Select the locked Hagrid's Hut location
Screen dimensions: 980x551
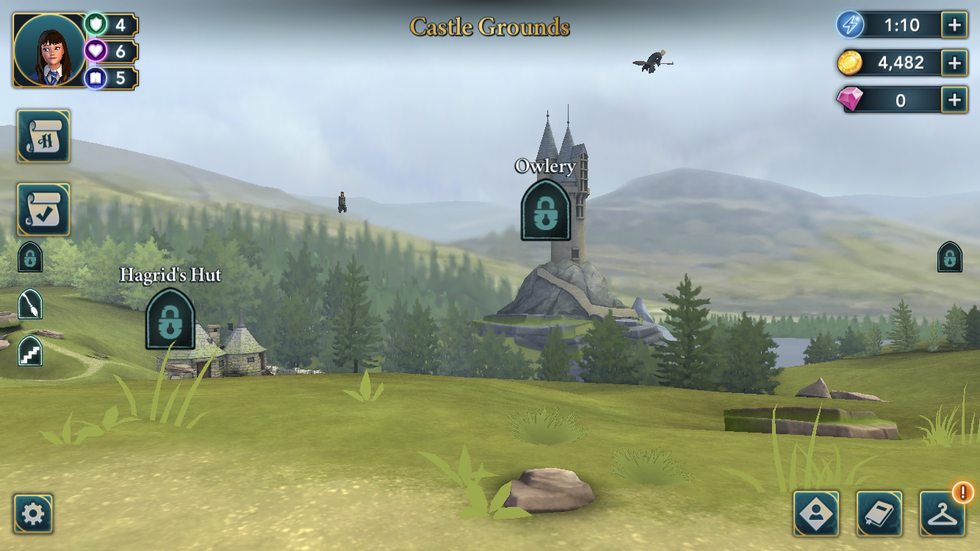point(170,319)
